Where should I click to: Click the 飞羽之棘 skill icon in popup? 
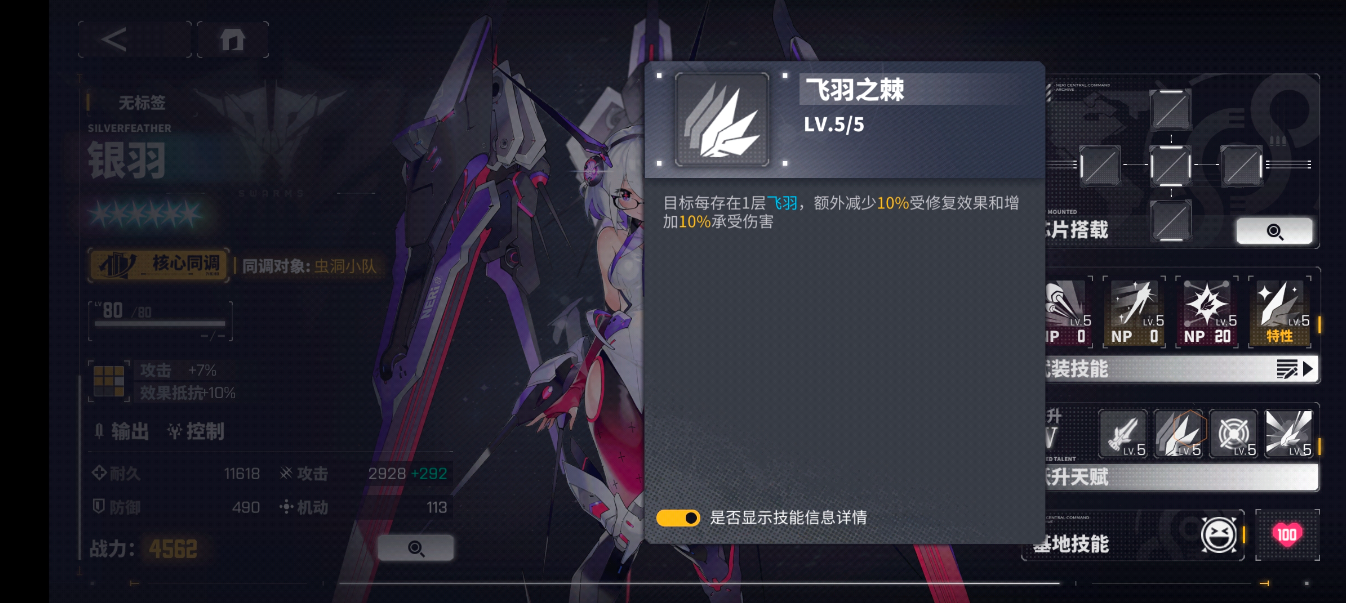[722, 119]
